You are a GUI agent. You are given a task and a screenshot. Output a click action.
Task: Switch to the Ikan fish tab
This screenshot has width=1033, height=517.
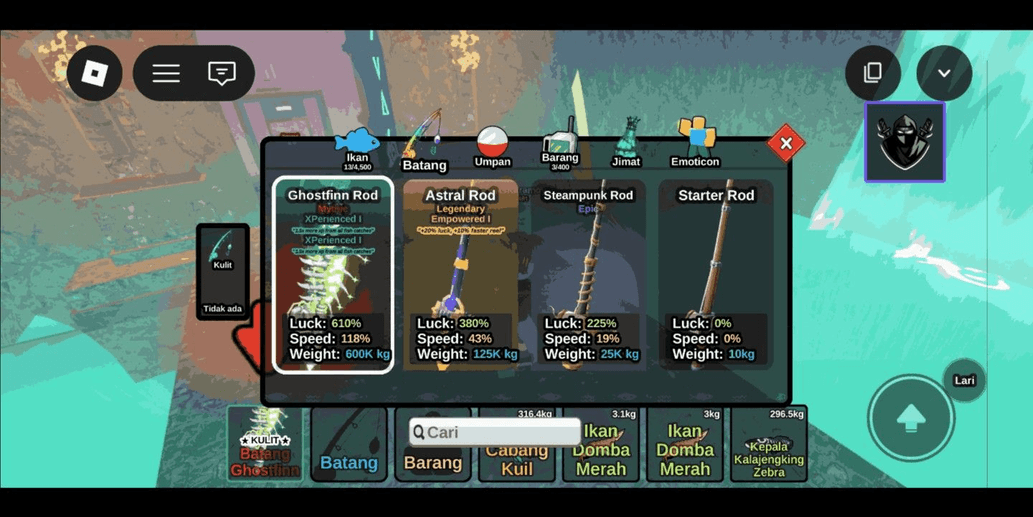(x=357, y=147)
